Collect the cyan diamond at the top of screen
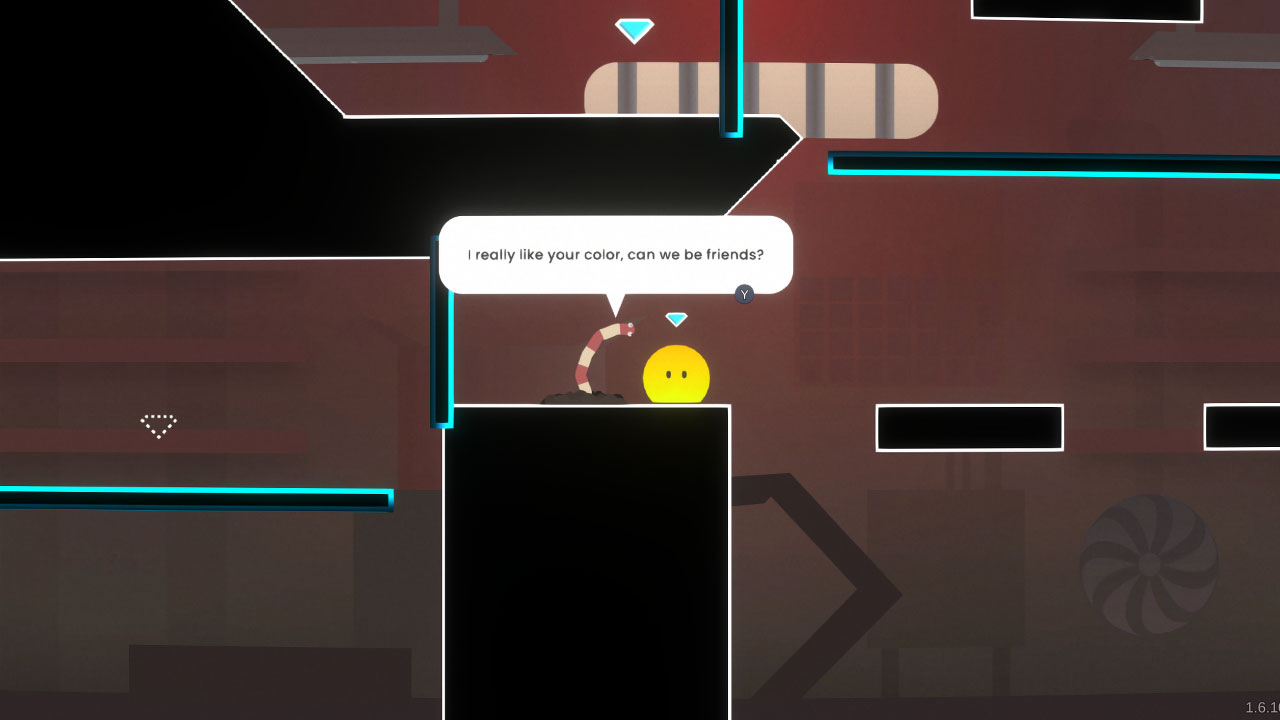This screenshot has width=1280, height=720. tap(636, 28)
